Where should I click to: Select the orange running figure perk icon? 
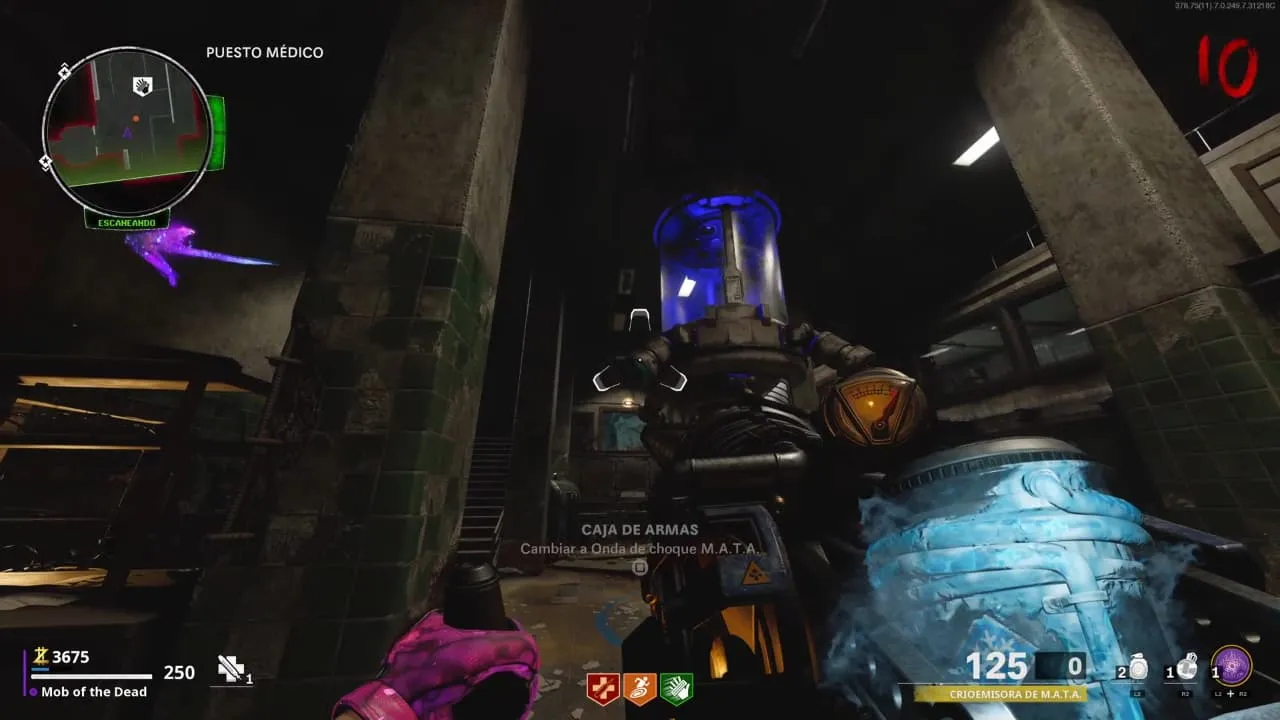pyautogui.click(x=640, y=688)
